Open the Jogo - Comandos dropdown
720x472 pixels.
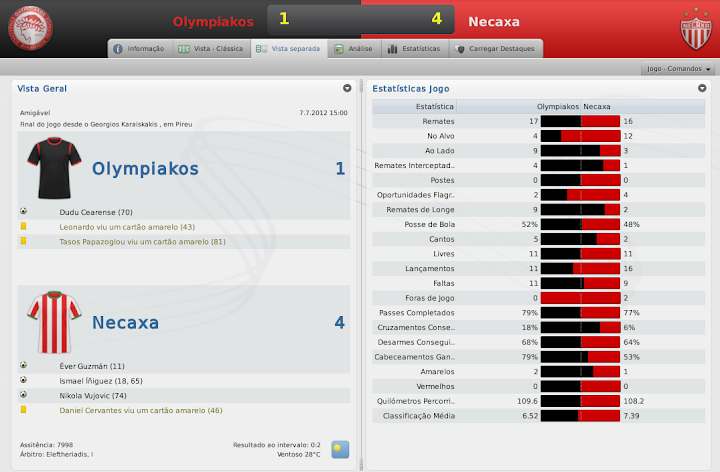679,69
